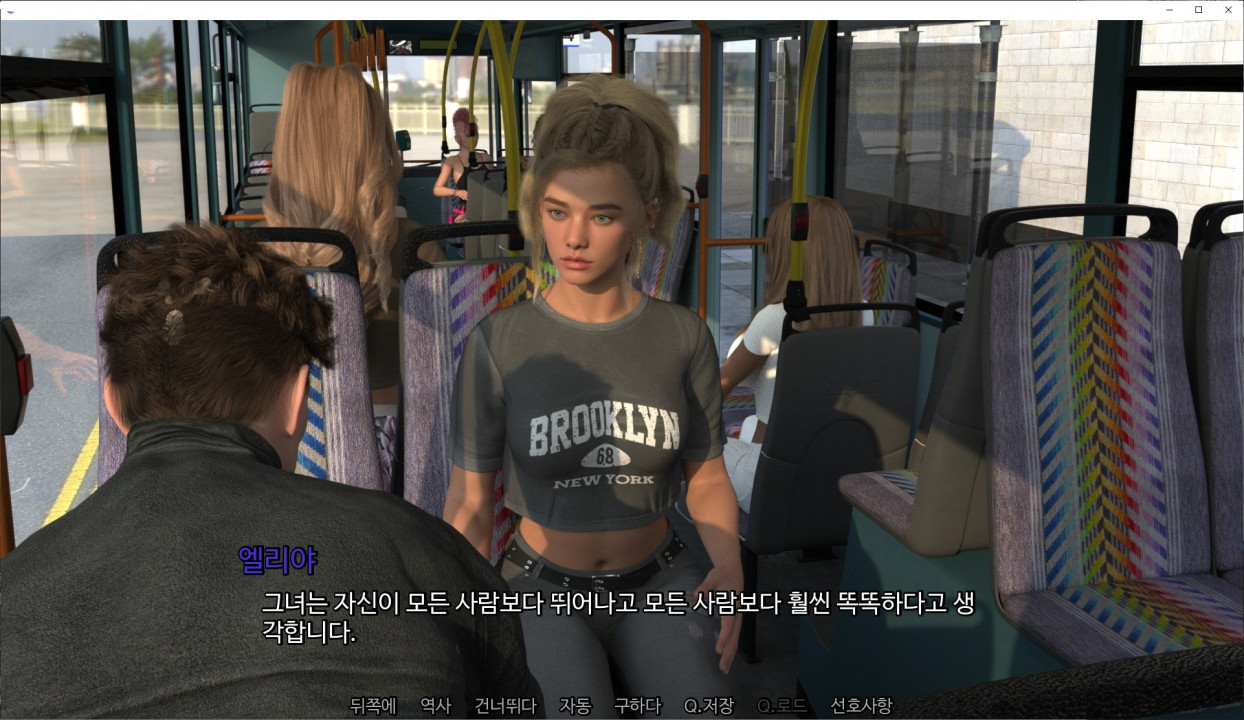Activate 건너뛰다 (Skip) in the quick menu
Image resolution: width=1244 pixels, height=720 pixels.
pos(505,705)
